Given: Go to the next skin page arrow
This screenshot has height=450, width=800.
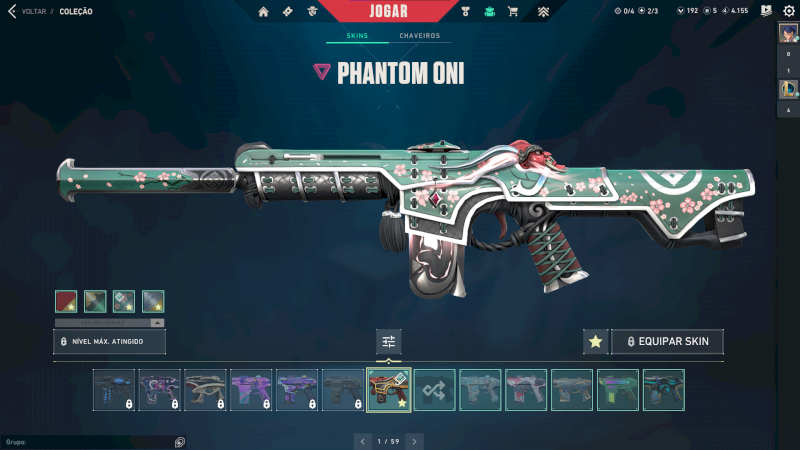Looking at the screenshot, I should pyautogui.click(x=415, y=441).
